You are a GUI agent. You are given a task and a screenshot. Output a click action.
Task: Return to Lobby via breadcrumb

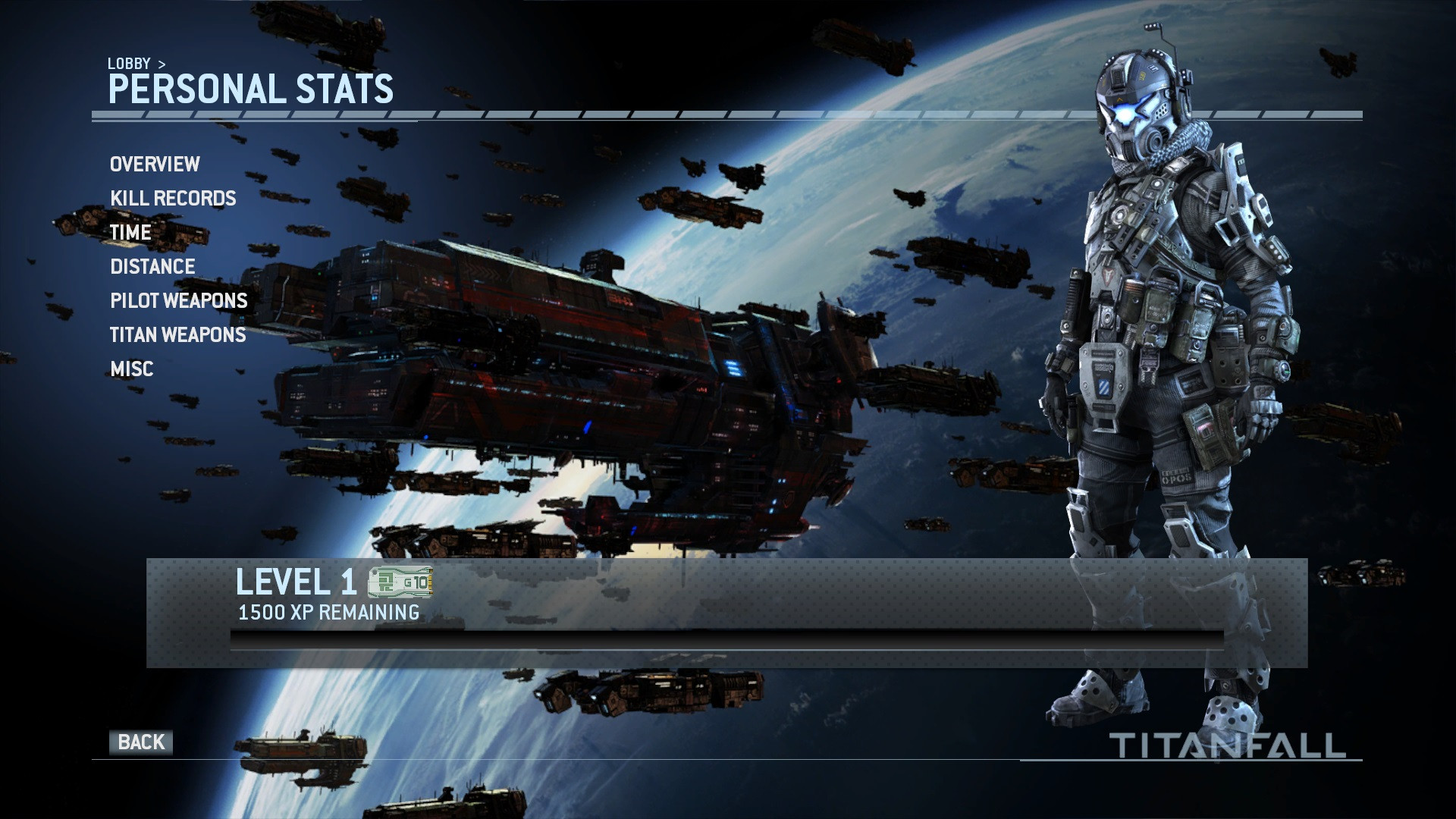(129, 64)
